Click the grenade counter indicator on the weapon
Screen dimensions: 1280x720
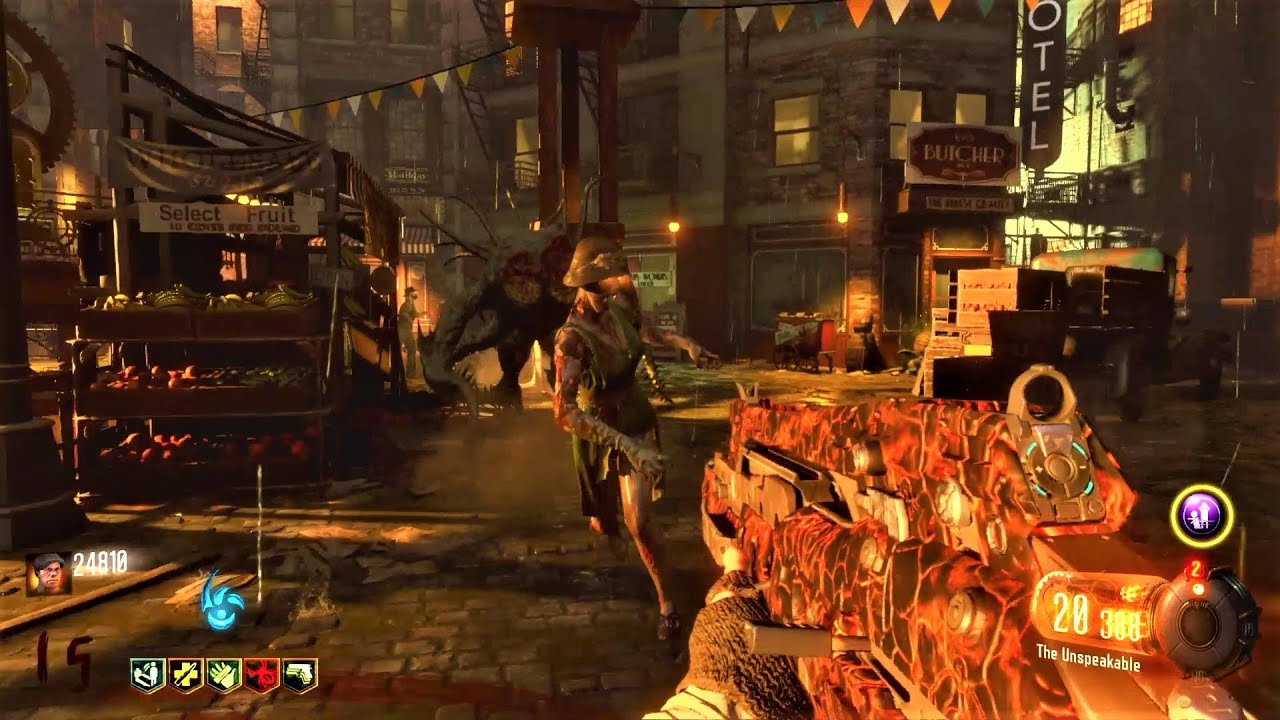pyautogui.click(x=1196, y=570)
